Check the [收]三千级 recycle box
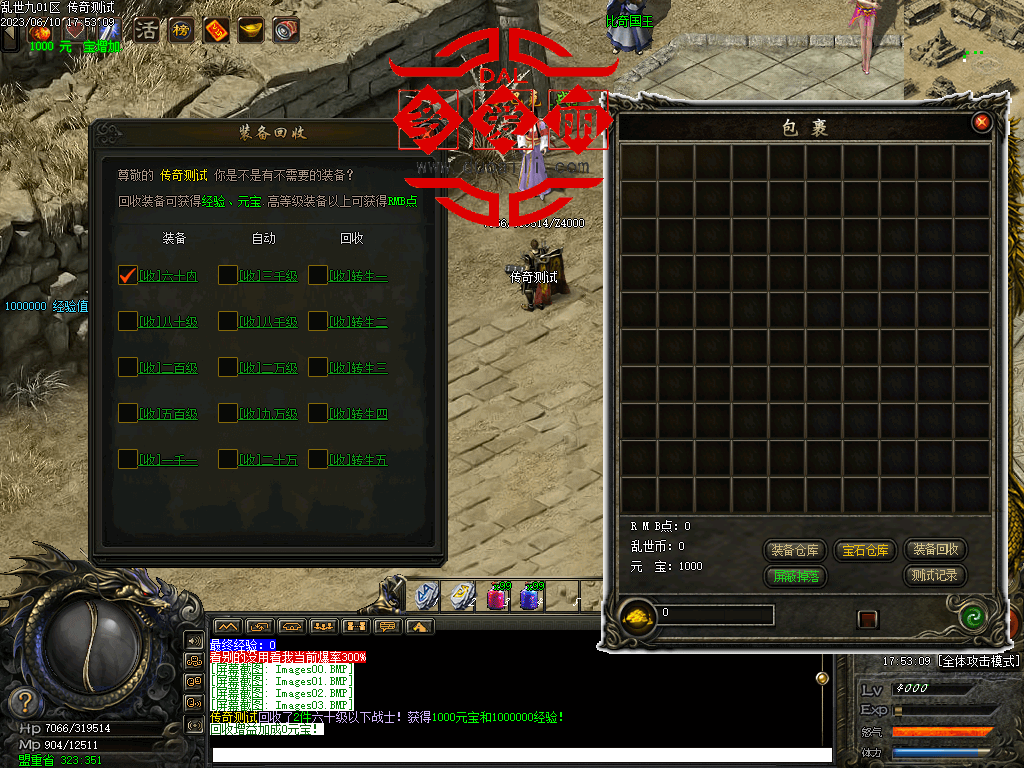This screenshot has width=1024, height=768. [228, 275]
